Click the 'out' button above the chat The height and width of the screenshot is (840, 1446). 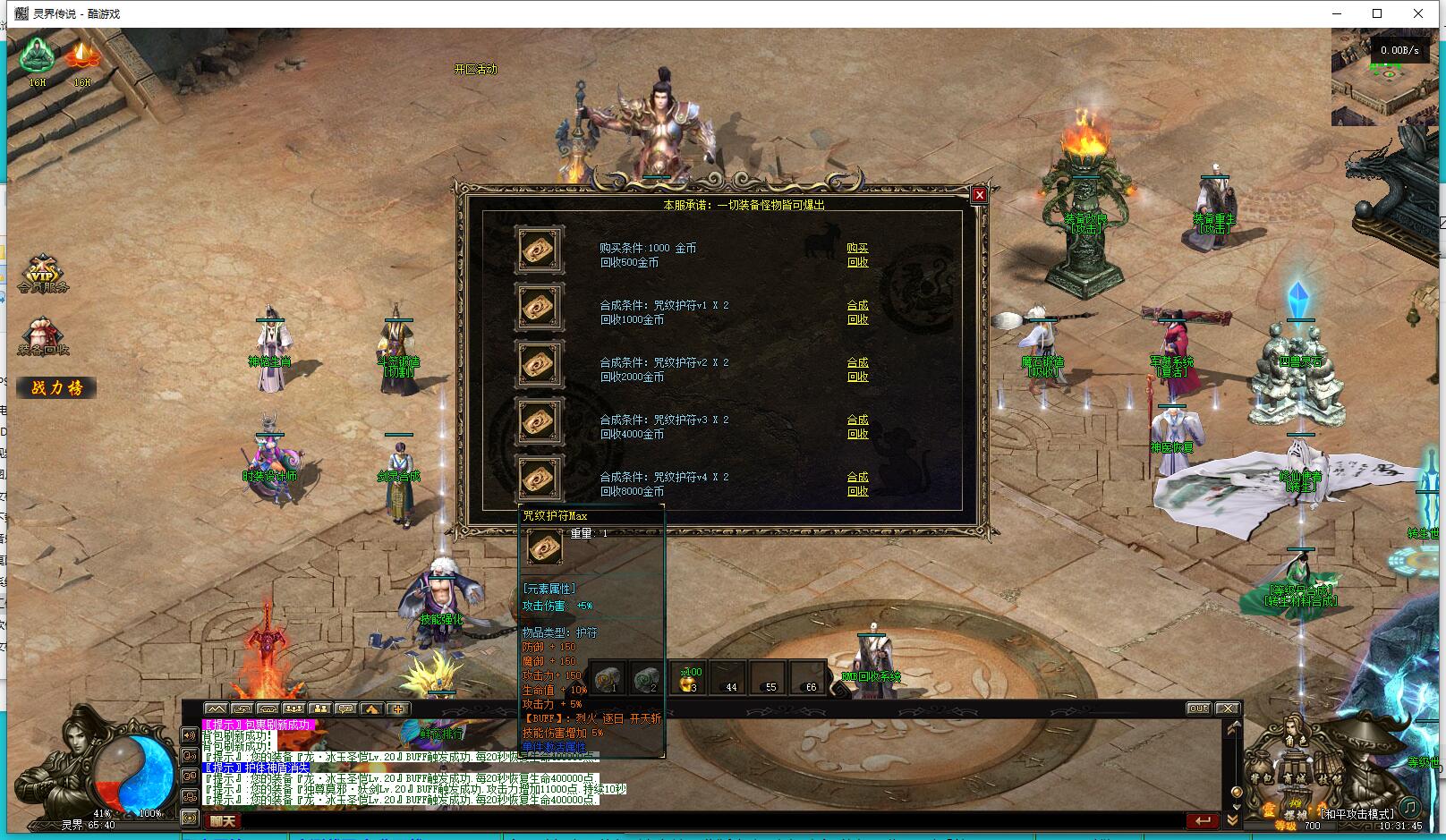1199,708
